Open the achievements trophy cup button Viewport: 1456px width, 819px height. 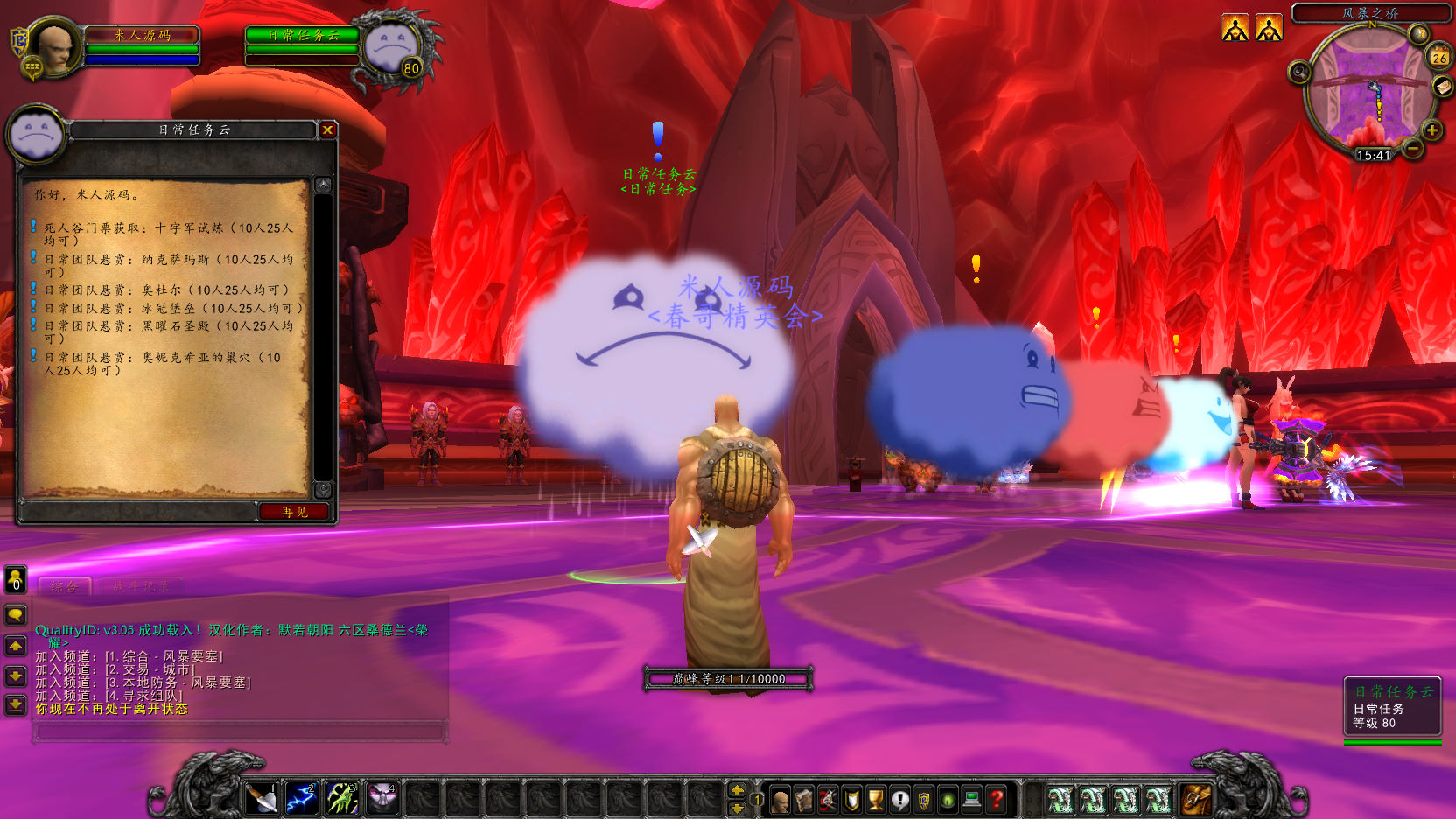[875, 799]
